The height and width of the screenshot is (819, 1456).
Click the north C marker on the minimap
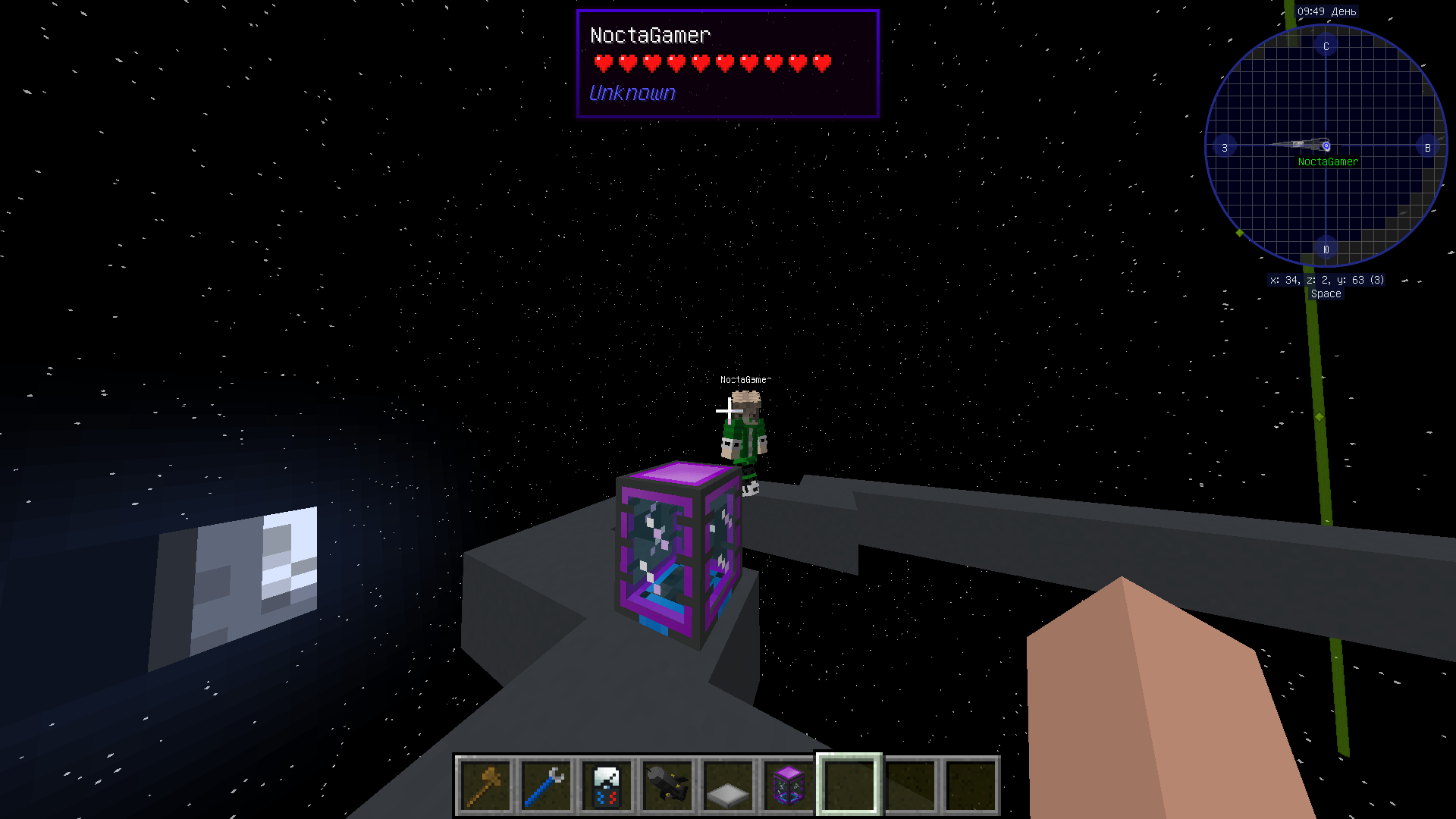[x=1326, y=45]
